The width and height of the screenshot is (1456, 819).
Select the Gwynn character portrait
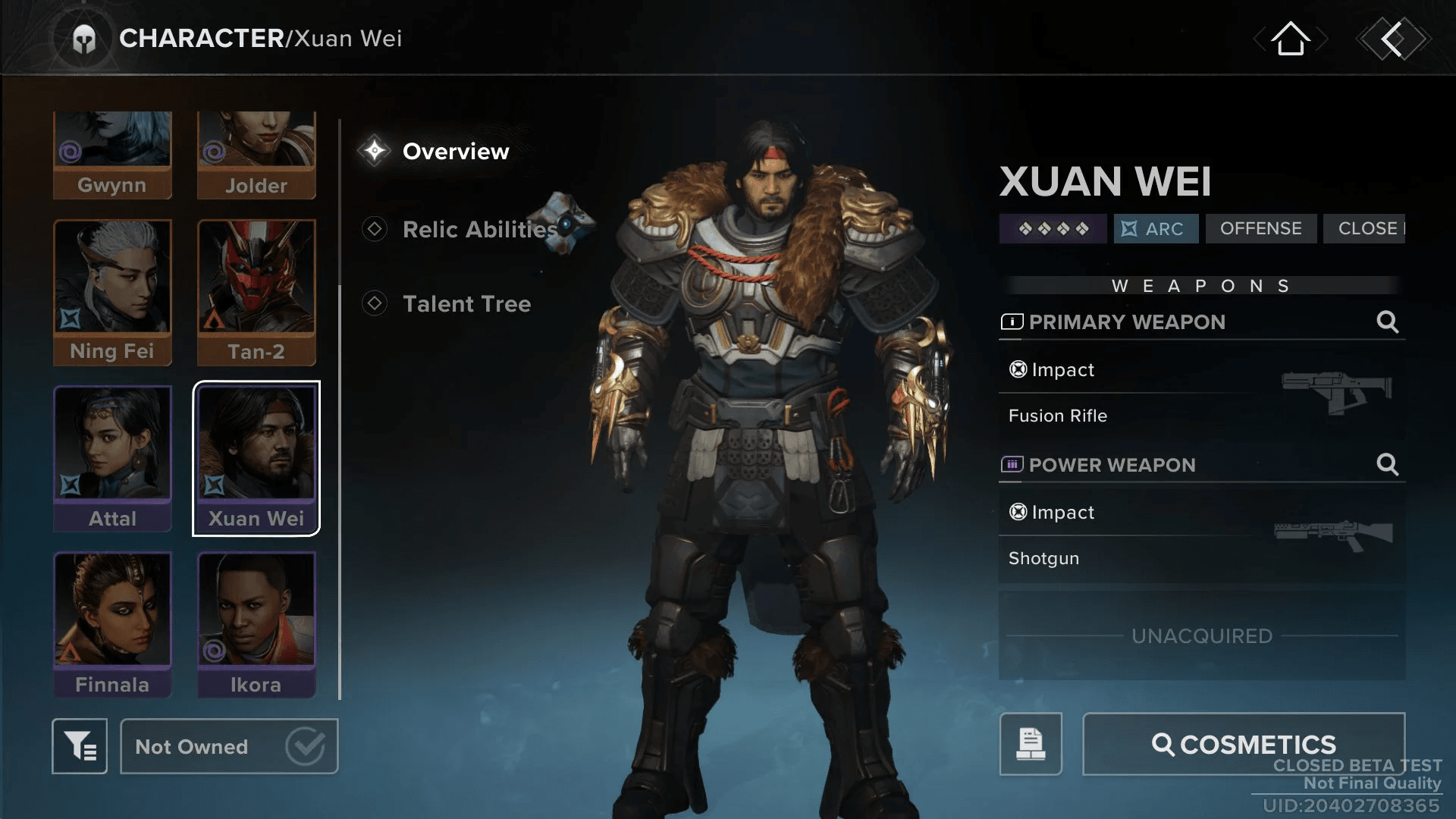112,155
